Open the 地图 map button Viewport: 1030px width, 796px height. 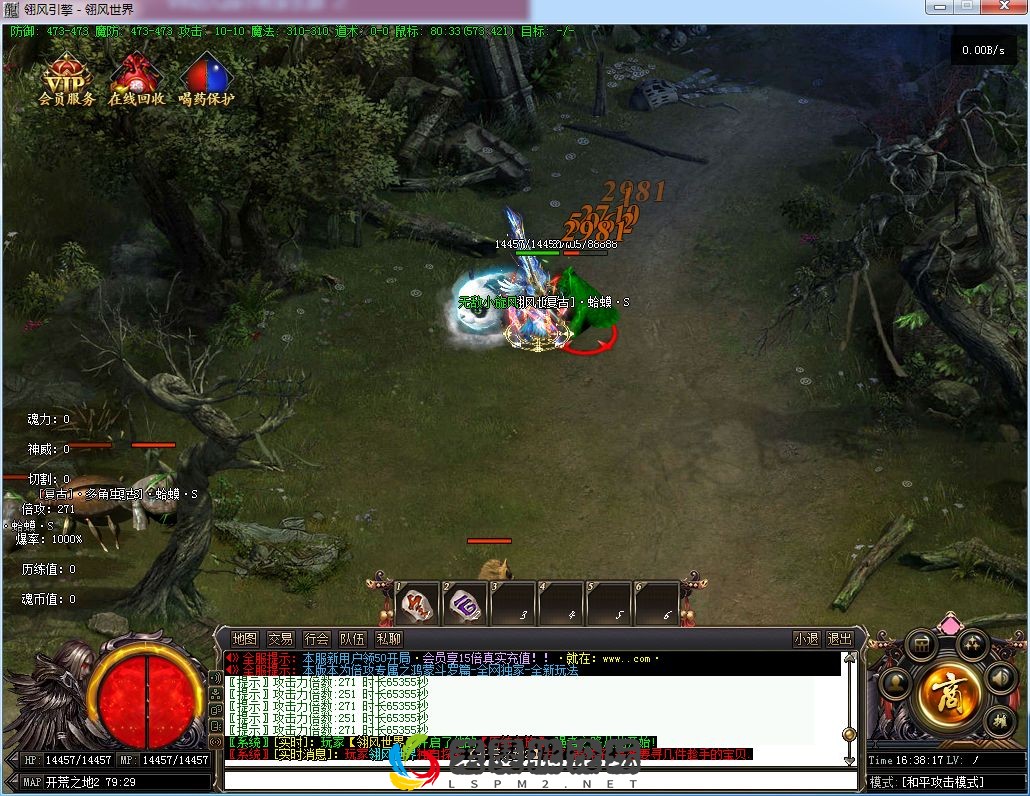click(x=245, y=639)
